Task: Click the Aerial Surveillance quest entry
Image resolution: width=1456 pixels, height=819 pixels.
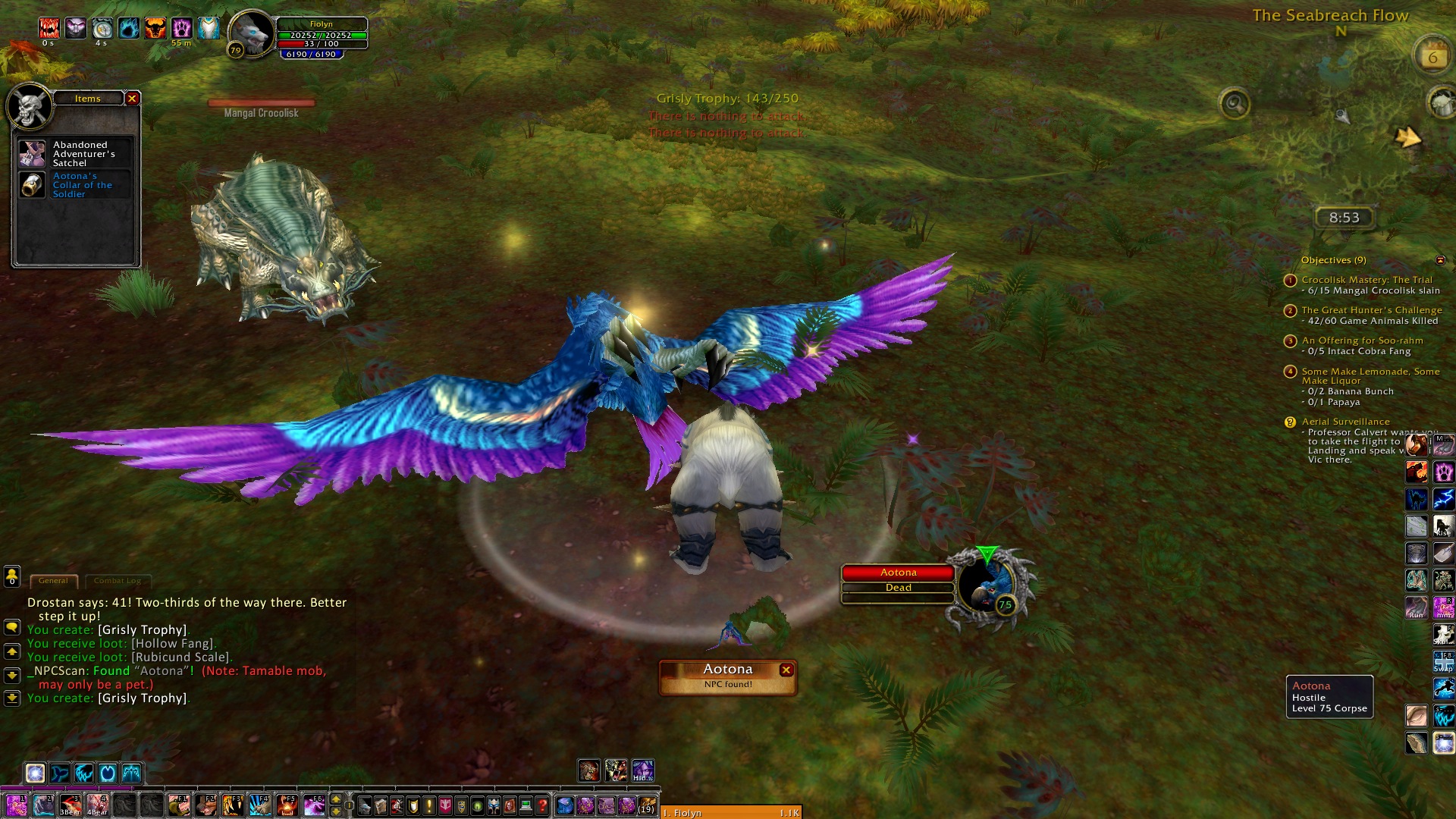Action: tap(1345, 422)
